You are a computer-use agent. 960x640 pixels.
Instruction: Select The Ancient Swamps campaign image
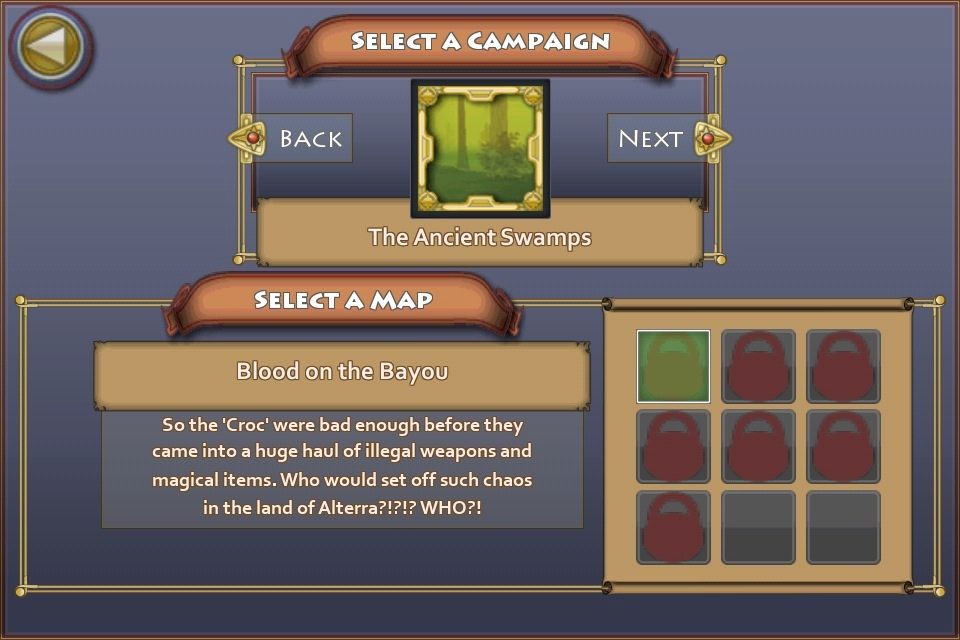[480, 148]
